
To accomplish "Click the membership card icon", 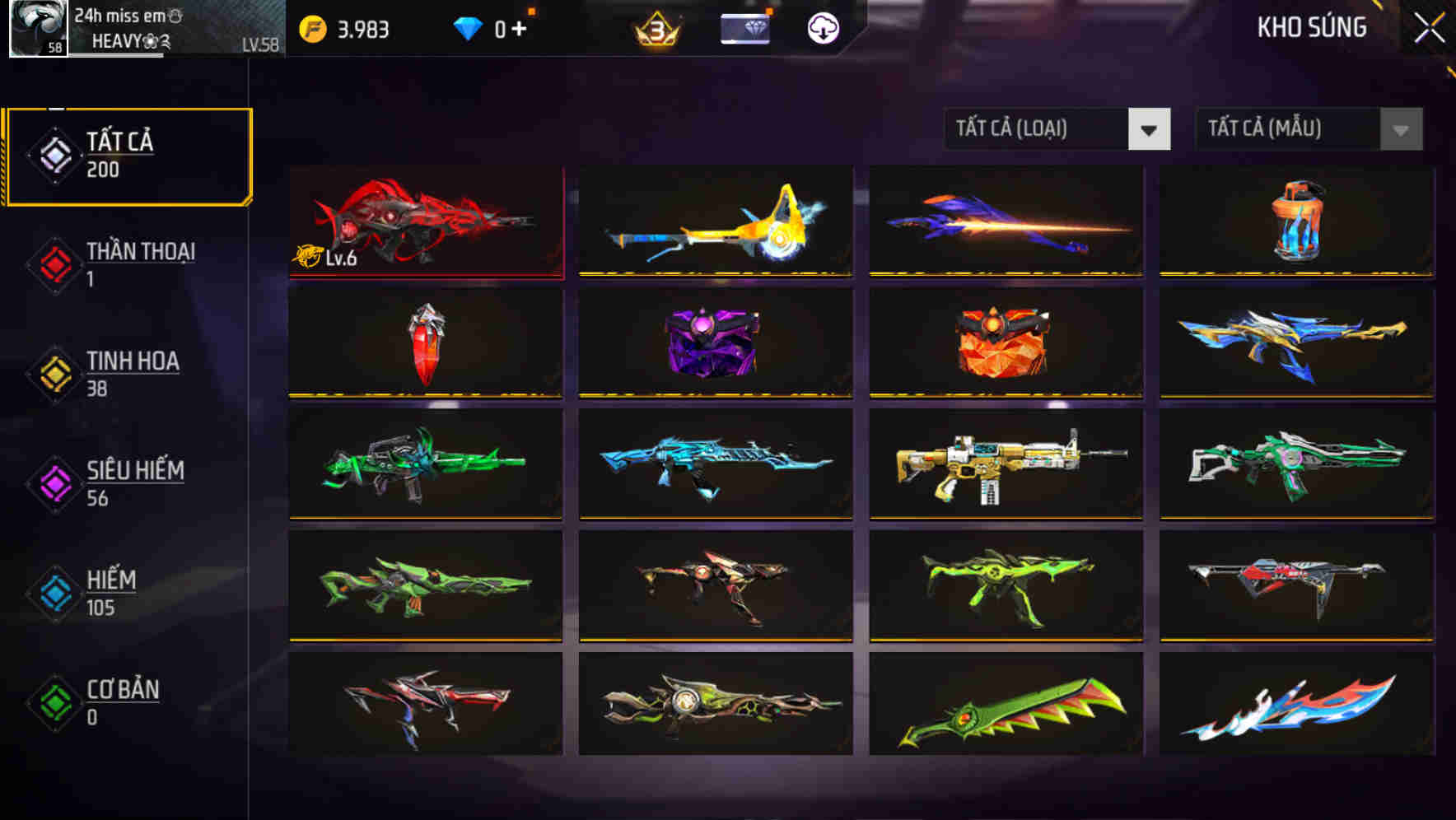I will (742, 26).
